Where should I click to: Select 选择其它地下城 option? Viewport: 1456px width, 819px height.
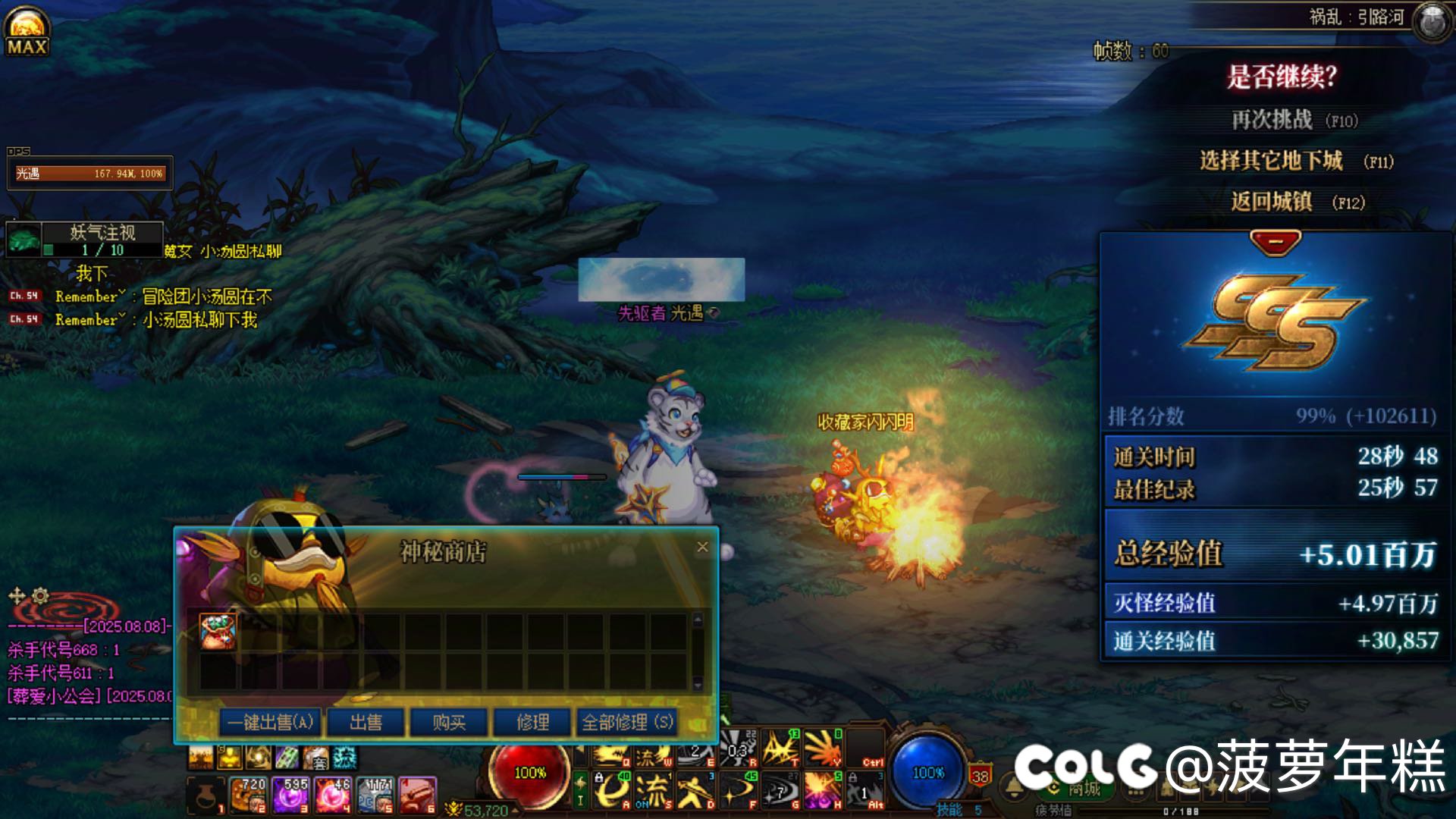[x=1272, y=161]
